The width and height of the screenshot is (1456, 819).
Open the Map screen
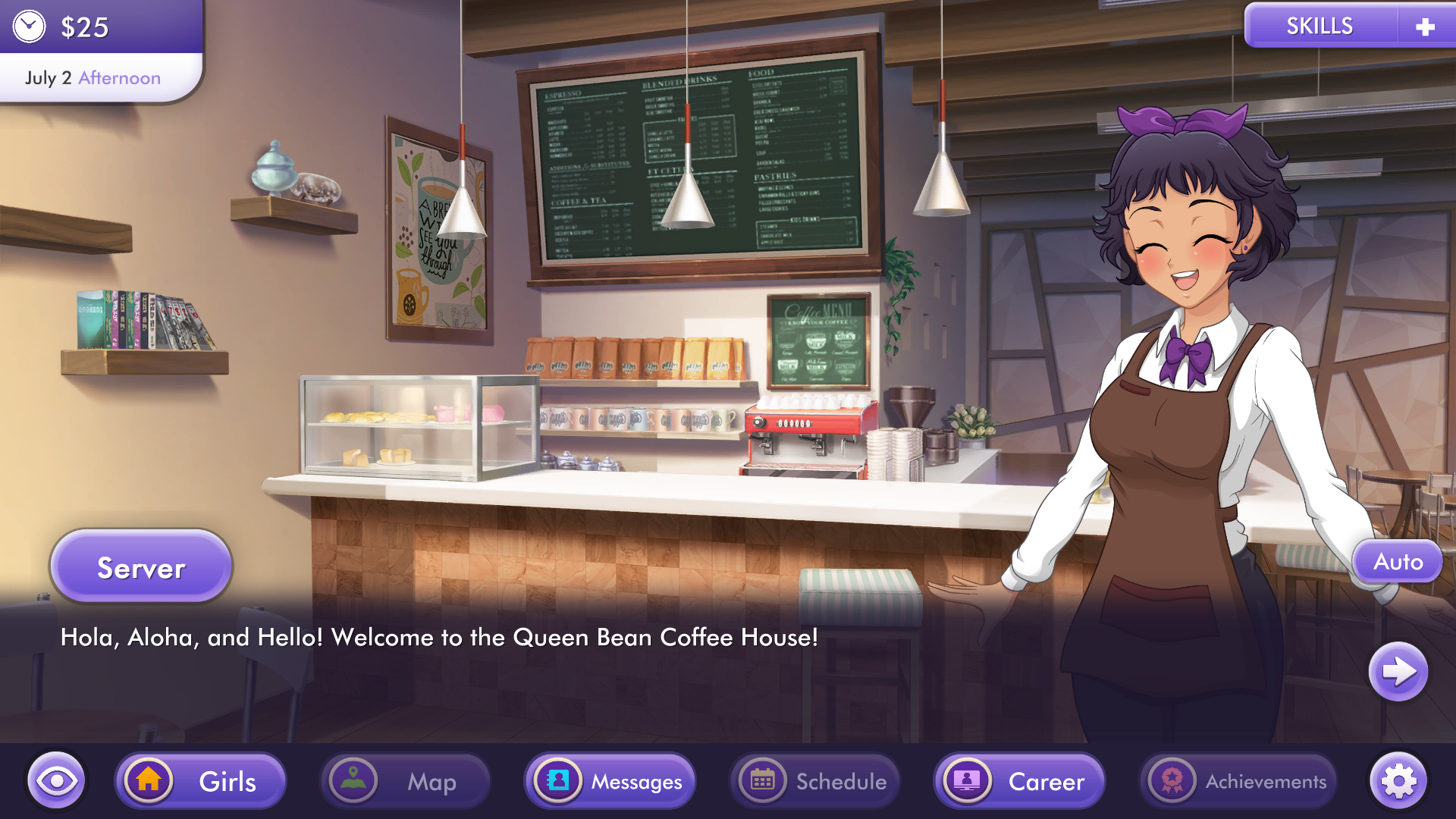406,781
